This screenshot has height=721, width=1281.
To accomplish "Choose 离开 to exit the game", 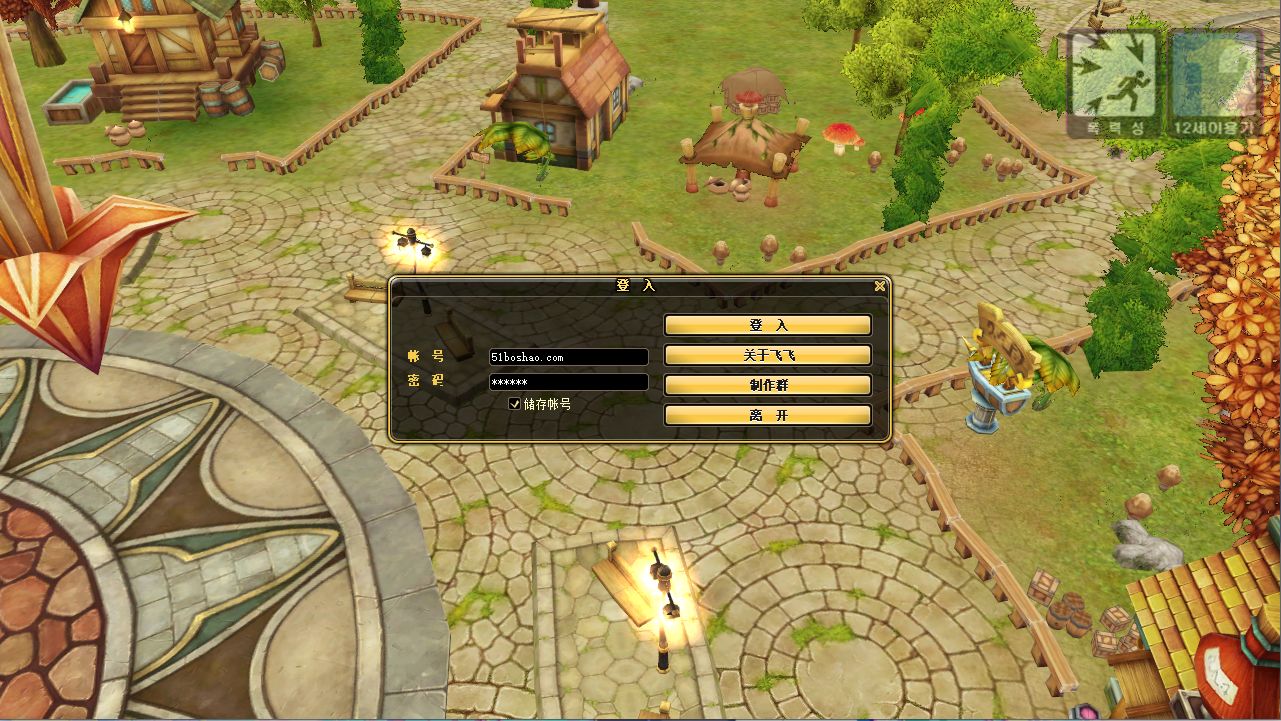I will point(767,416).
